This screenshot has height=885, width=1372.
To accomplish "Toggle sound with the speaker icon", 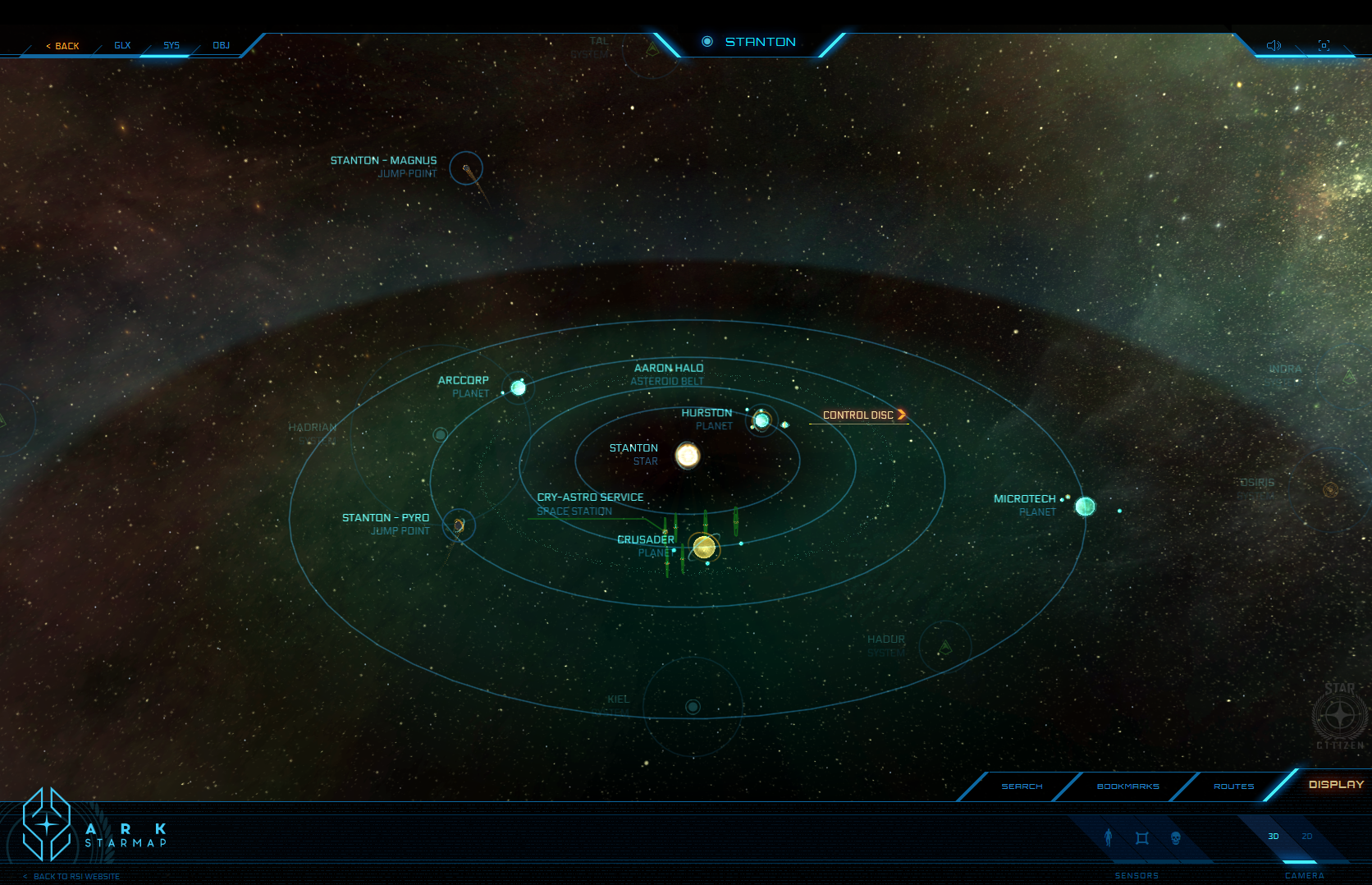I will point(1274,45).
